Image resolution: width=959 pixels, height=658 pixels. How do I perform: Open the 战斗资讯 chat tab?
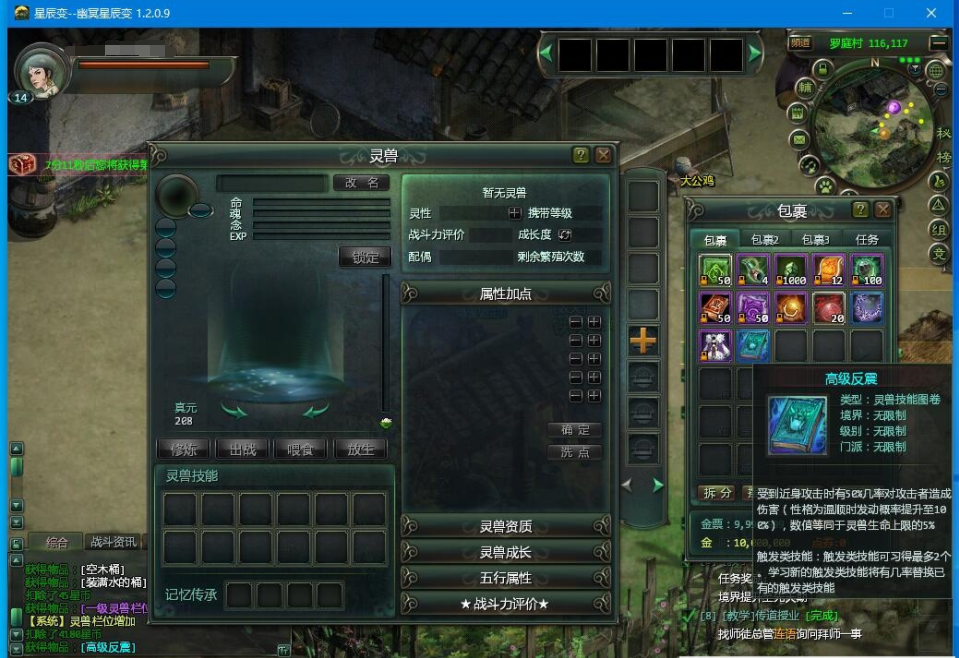pos(112,542)
